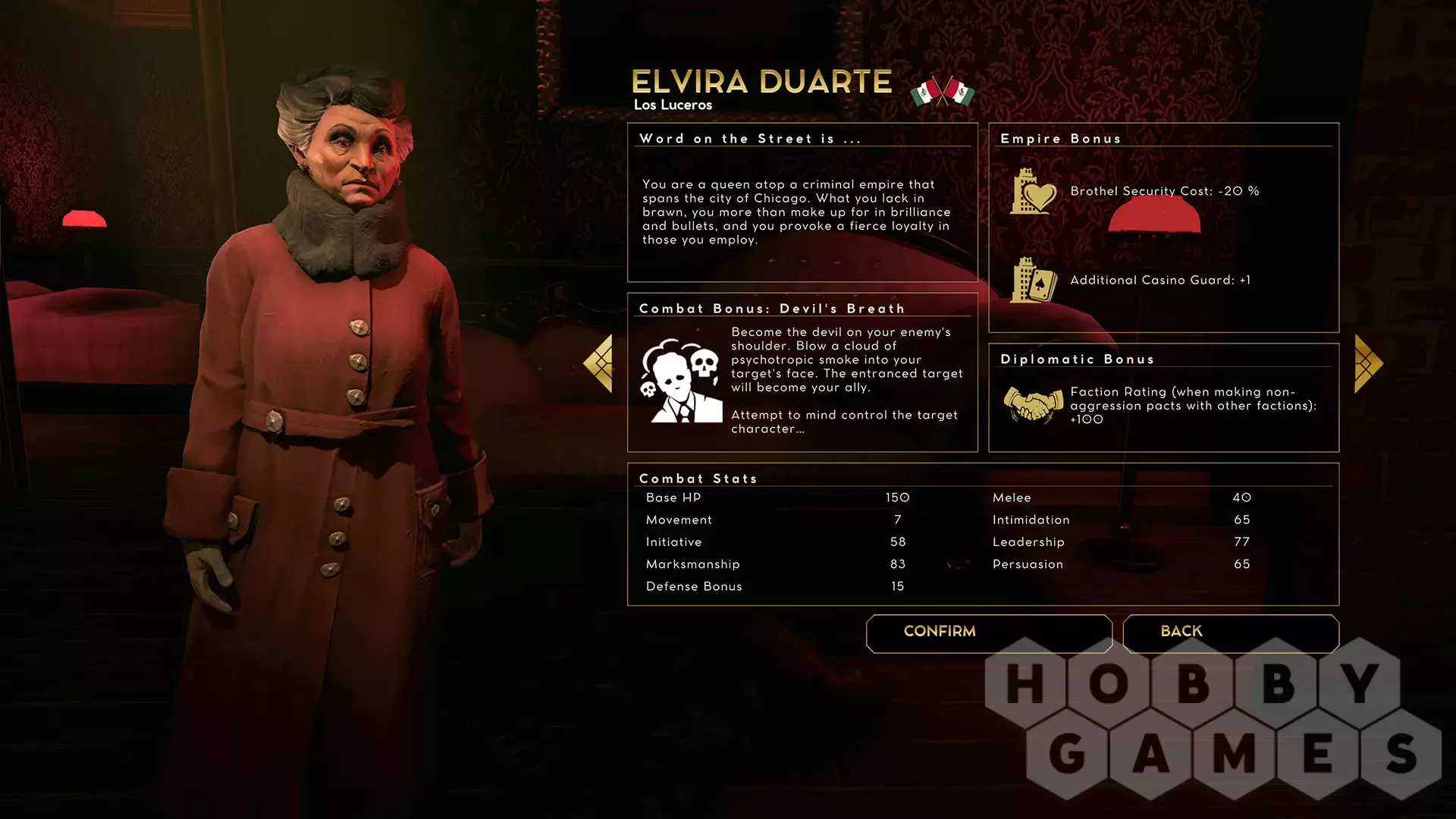This screenshot has height=819, width=1456.
Task: Select the Devil's Breath combat bonus icon
Action: (x=681, y=381)
